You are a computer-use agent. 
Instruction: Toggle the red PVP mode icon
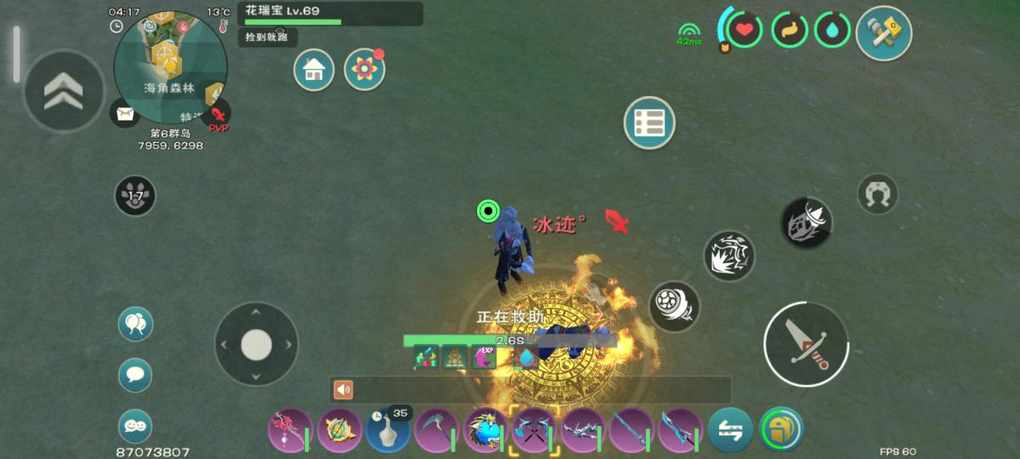pos(218,116)
